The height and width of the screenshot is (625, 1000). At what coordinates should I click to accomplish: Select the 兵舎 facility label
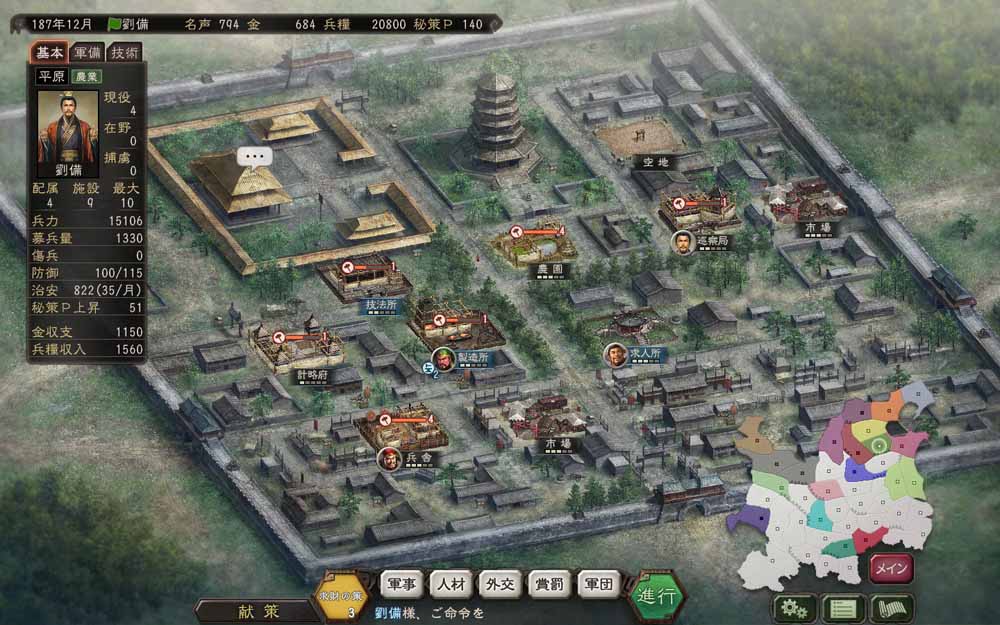coord(417,460)
